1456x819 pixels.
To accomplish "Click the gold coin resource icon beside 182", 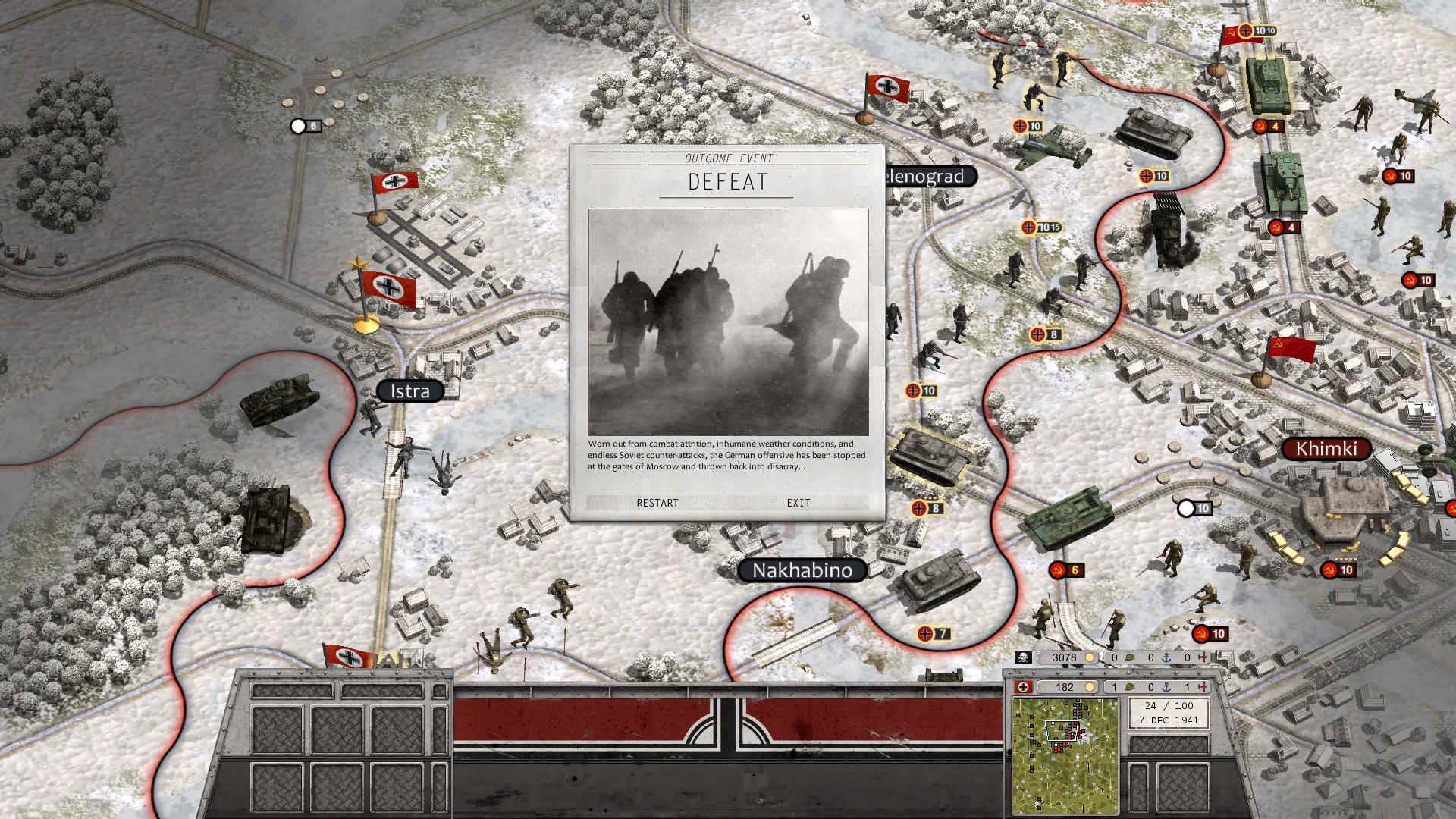I will [1089, 685].
